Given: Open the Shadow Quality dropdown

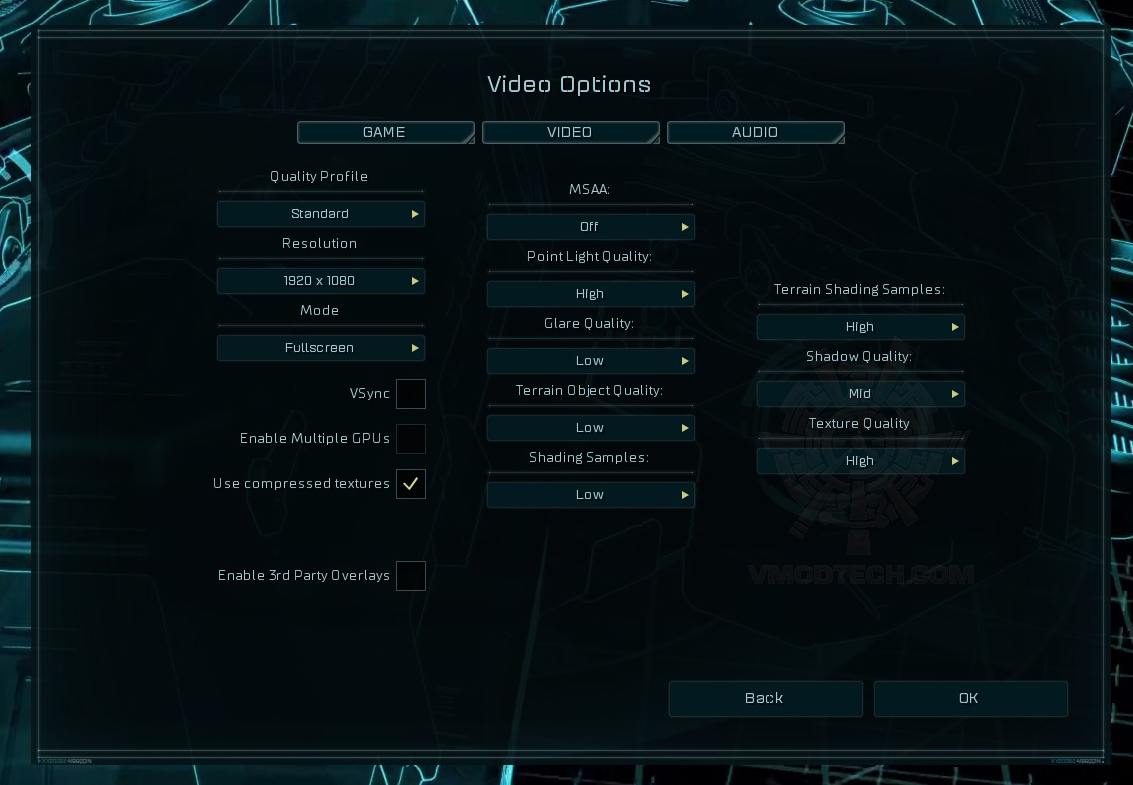Looking at the screenshot, I should [x=861, y=394].
